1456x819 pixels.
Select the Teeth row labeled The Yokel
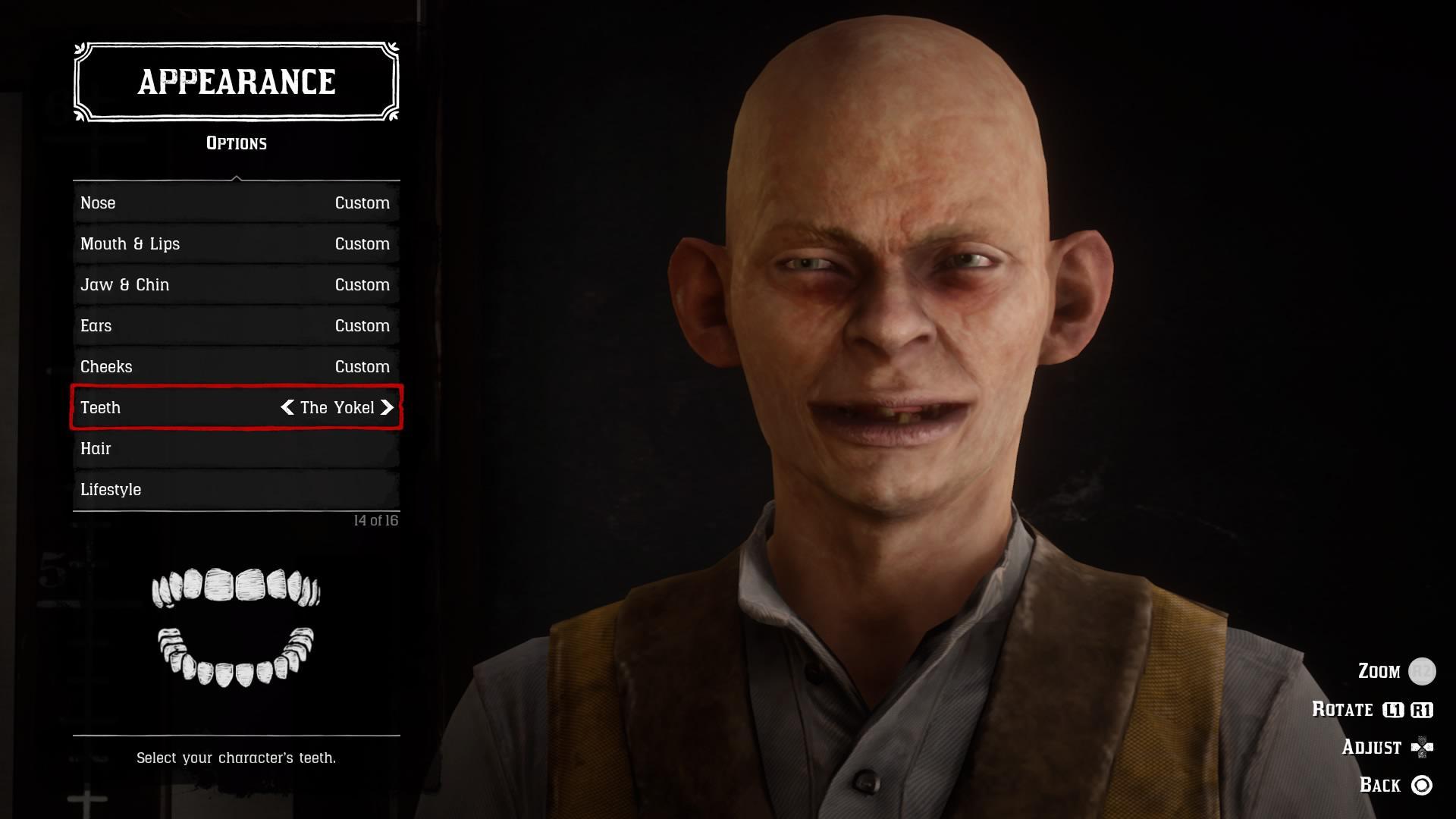[x=235, y=407]
